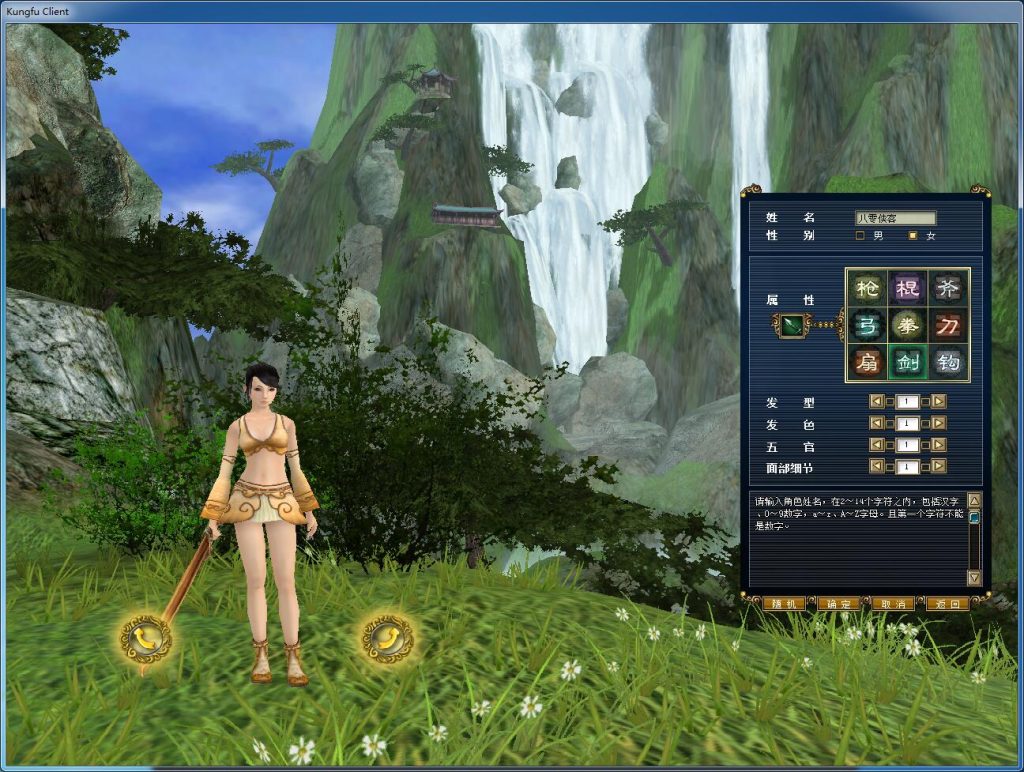Advance facial features (五官) with the right arrow
The height and width of the screenshot is (772, 1024).
click(939, 445)
